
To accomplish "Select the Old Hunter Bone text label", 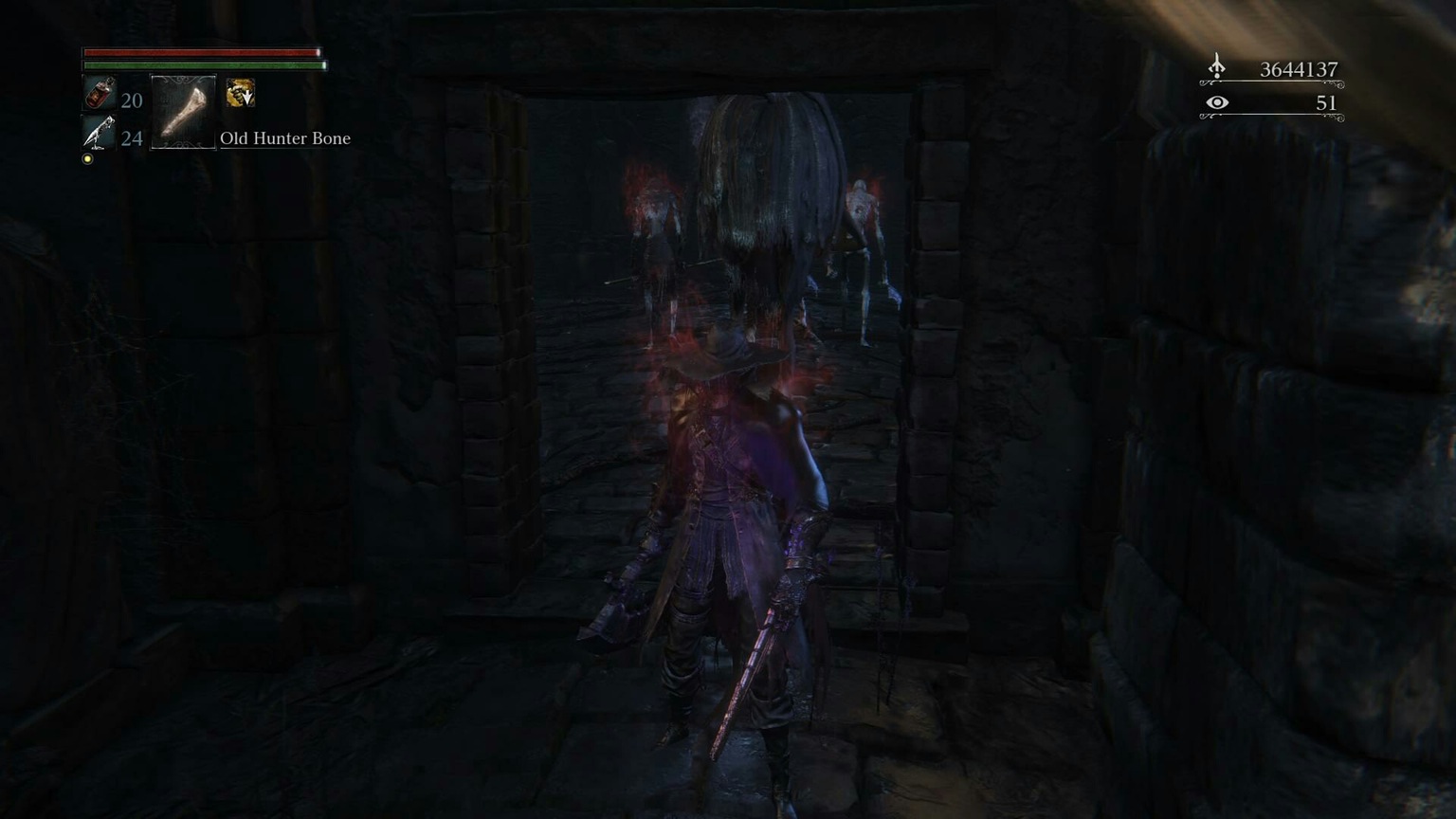I will [284, 138].
